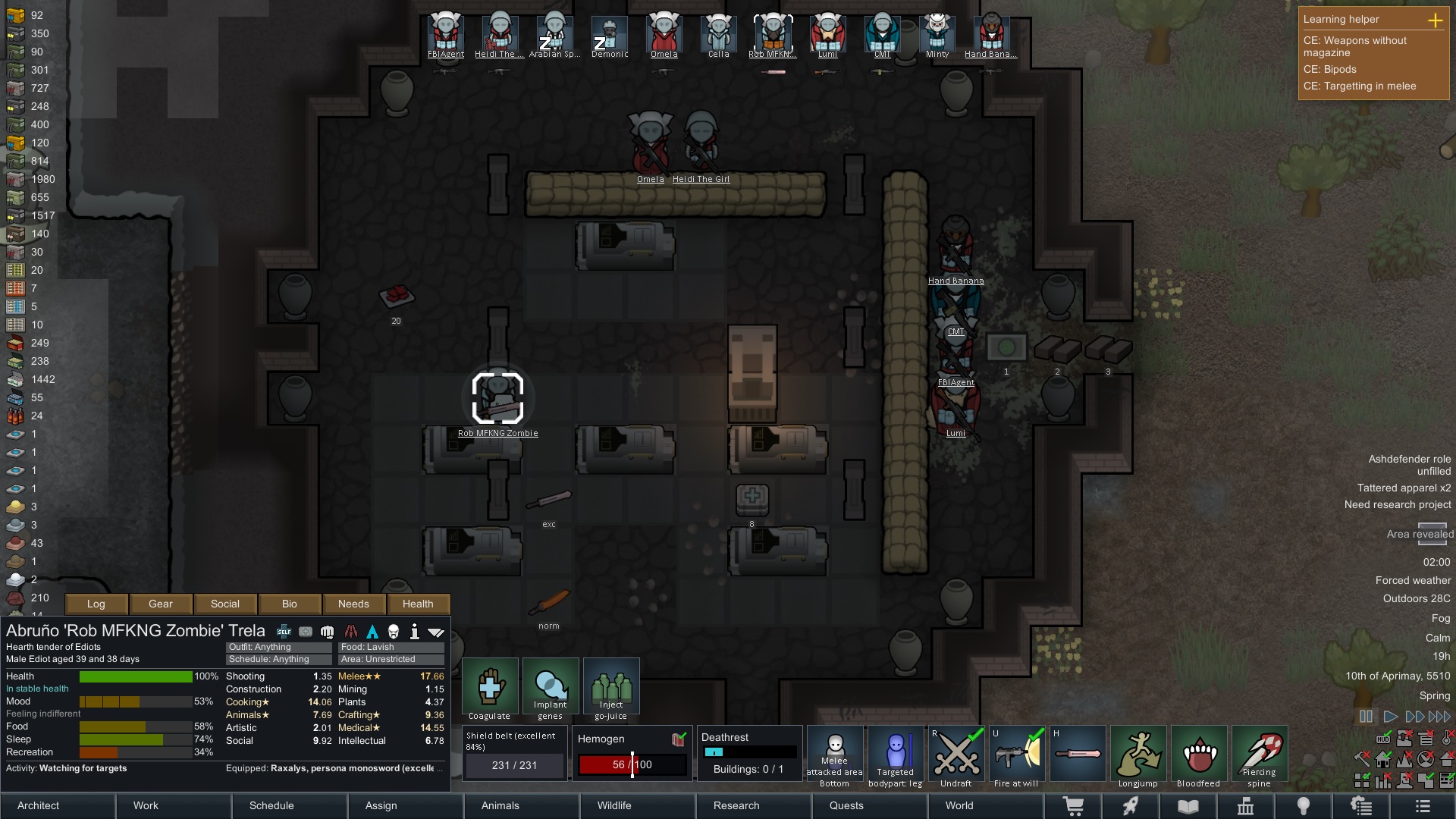Viewport: 1456px width, 819px height.
Task: Undraft the selected colonist
Action: pyautogui.click(x=955, y=755)
